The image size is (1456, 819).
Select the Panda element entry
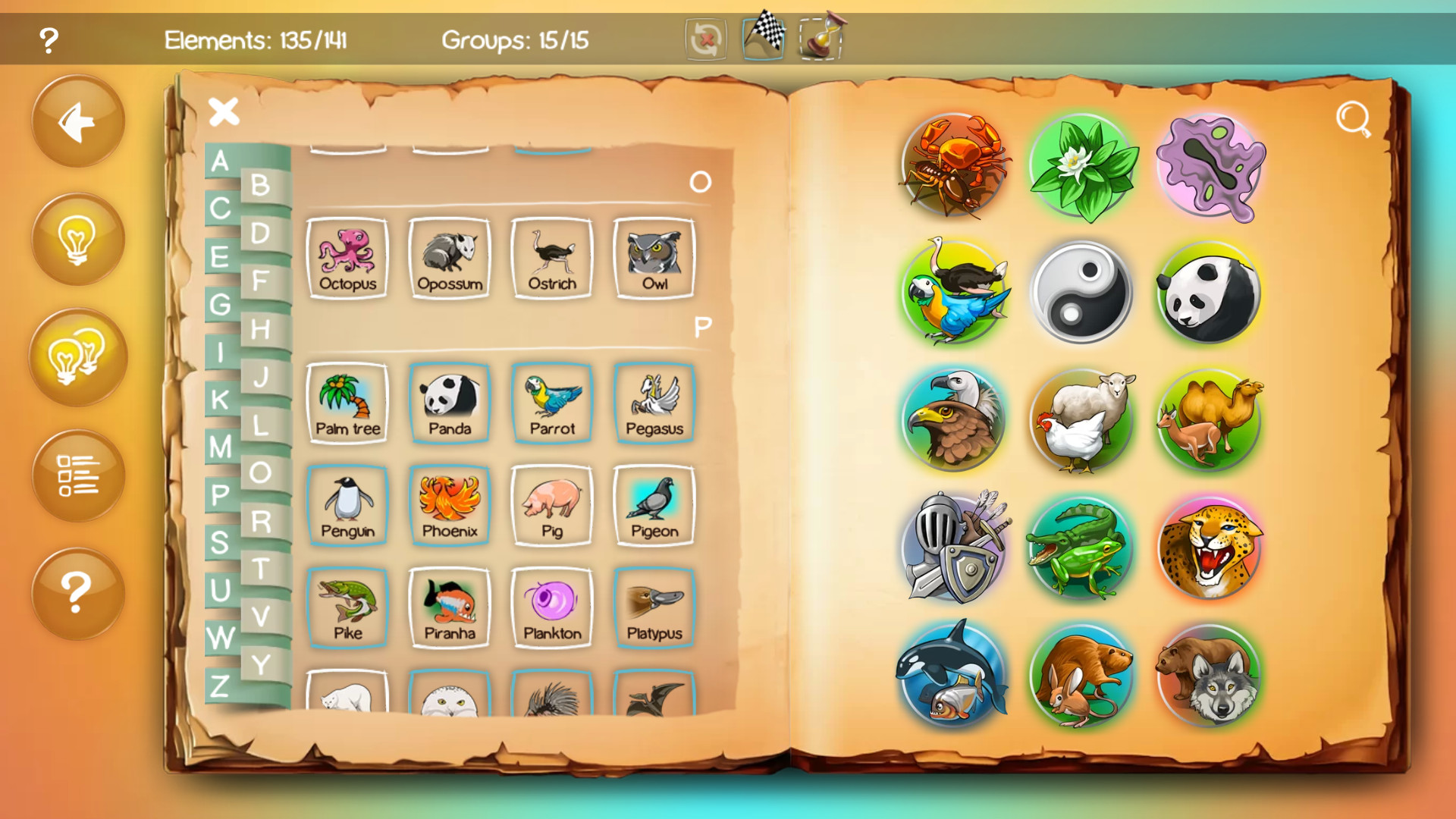point(449,403)
